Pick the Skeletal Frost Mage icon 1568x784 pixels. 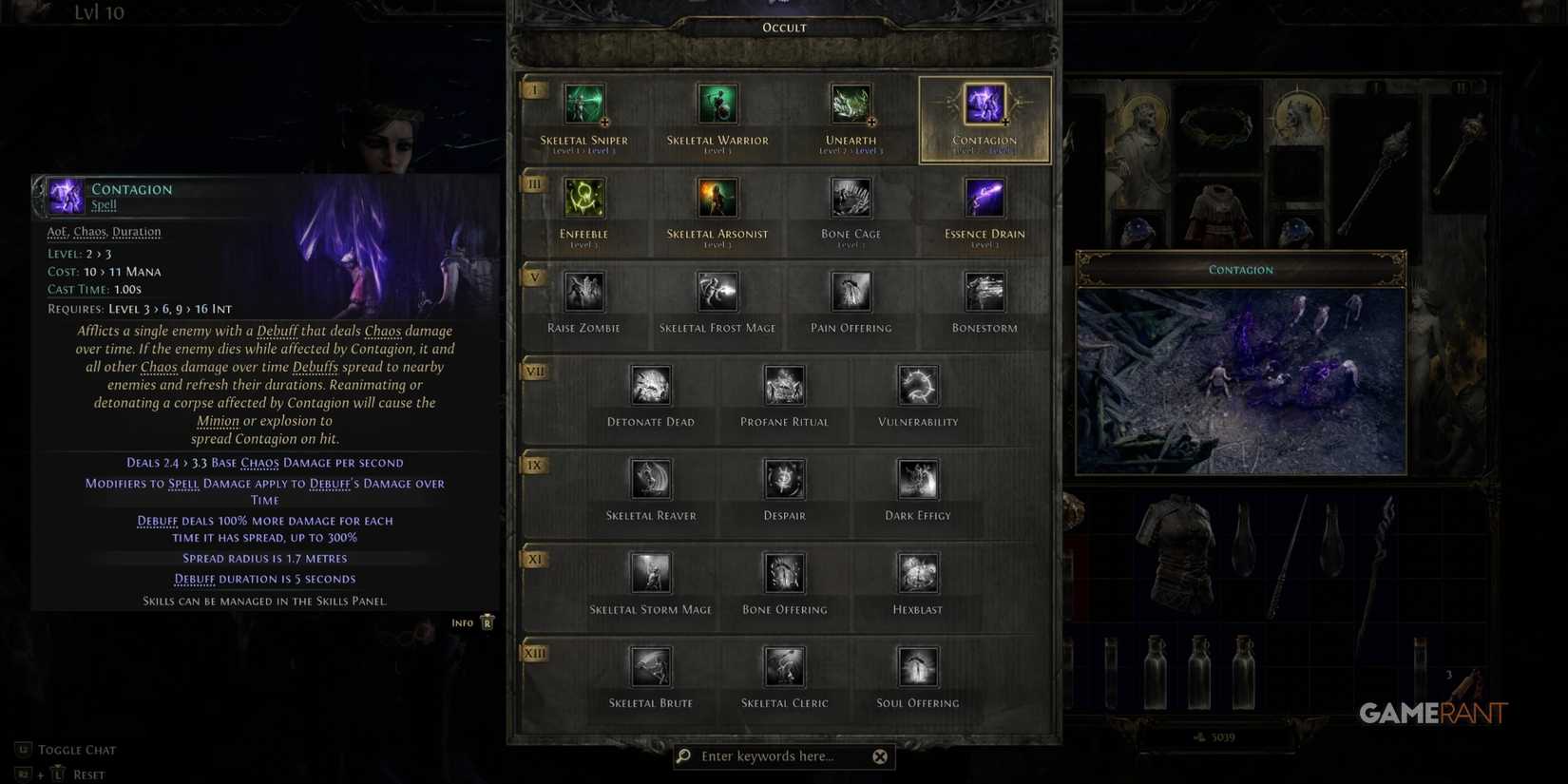tap(717, 291)
